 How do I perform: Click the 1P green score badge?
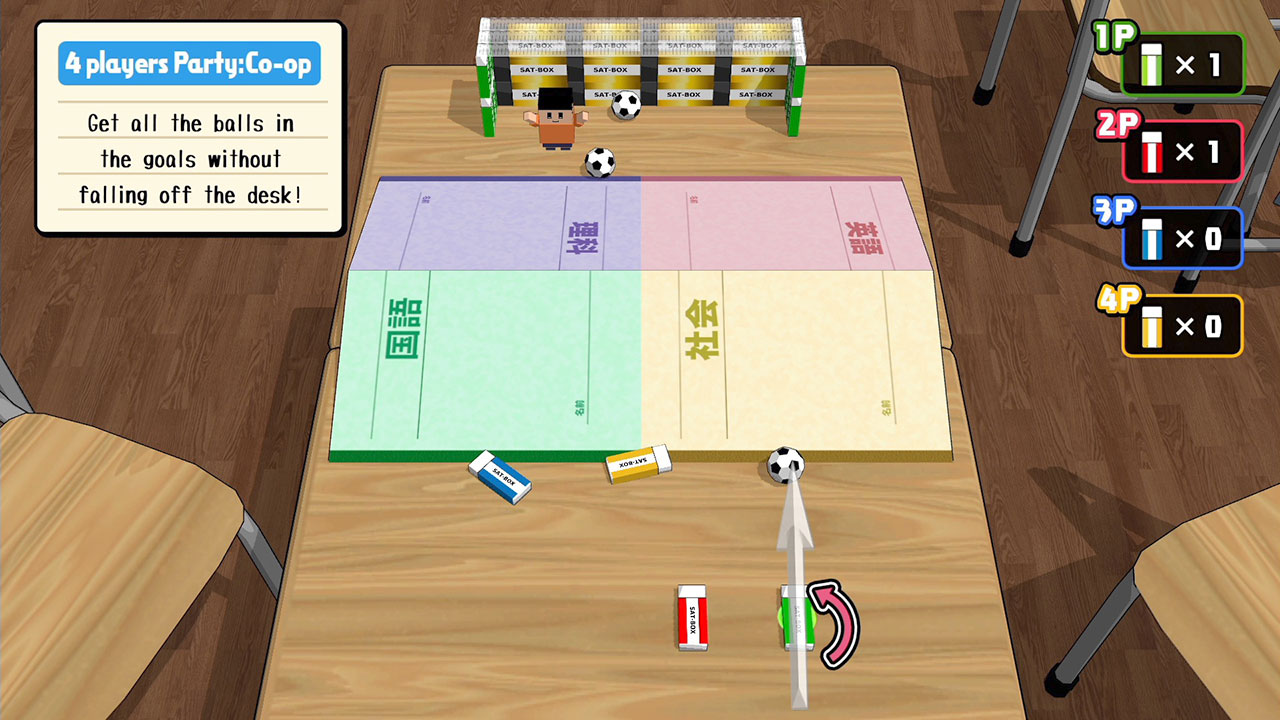click(1183, 63)
